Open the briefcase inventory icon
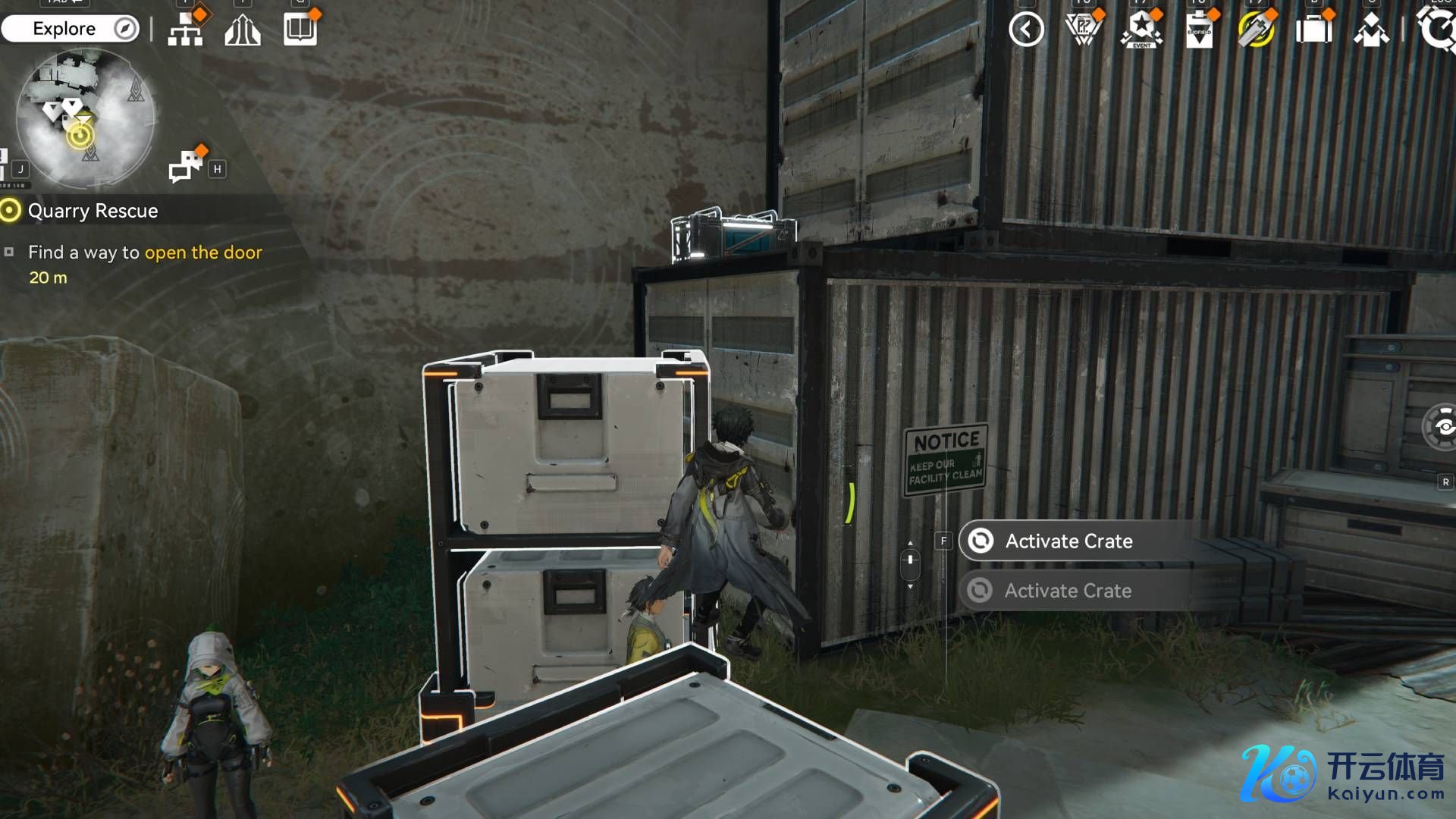The width and height of the screenshot is (1456, 819). 1313,30
